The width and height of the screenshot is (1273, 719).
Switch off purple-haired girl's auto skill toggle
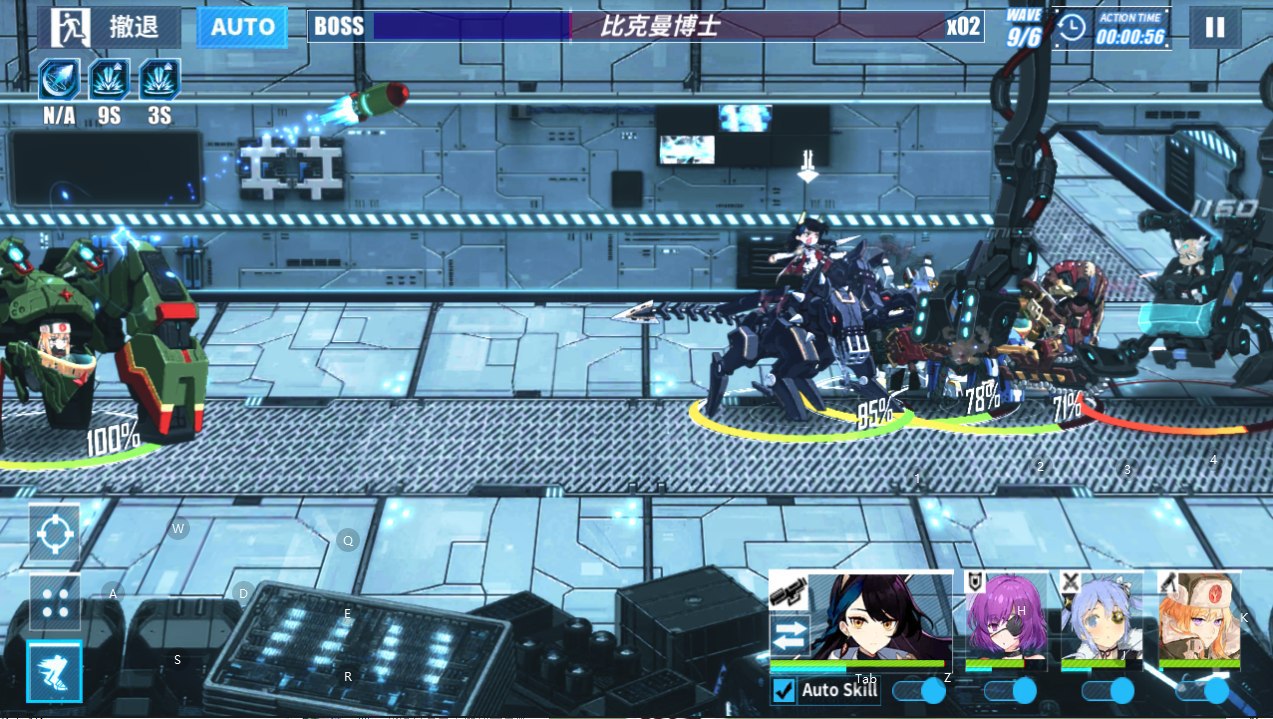pos(1012,691)
